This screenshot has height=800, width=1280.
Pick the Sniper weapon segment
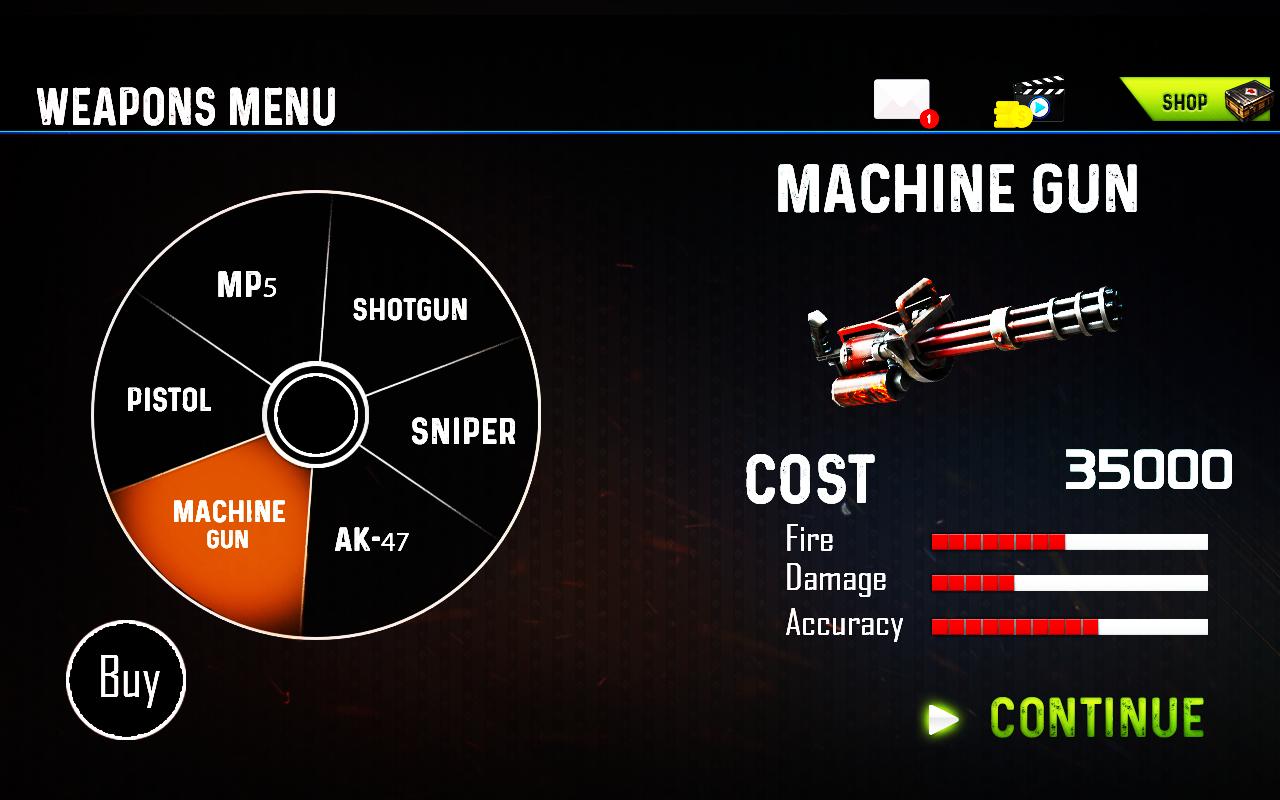tap(463, 431)
